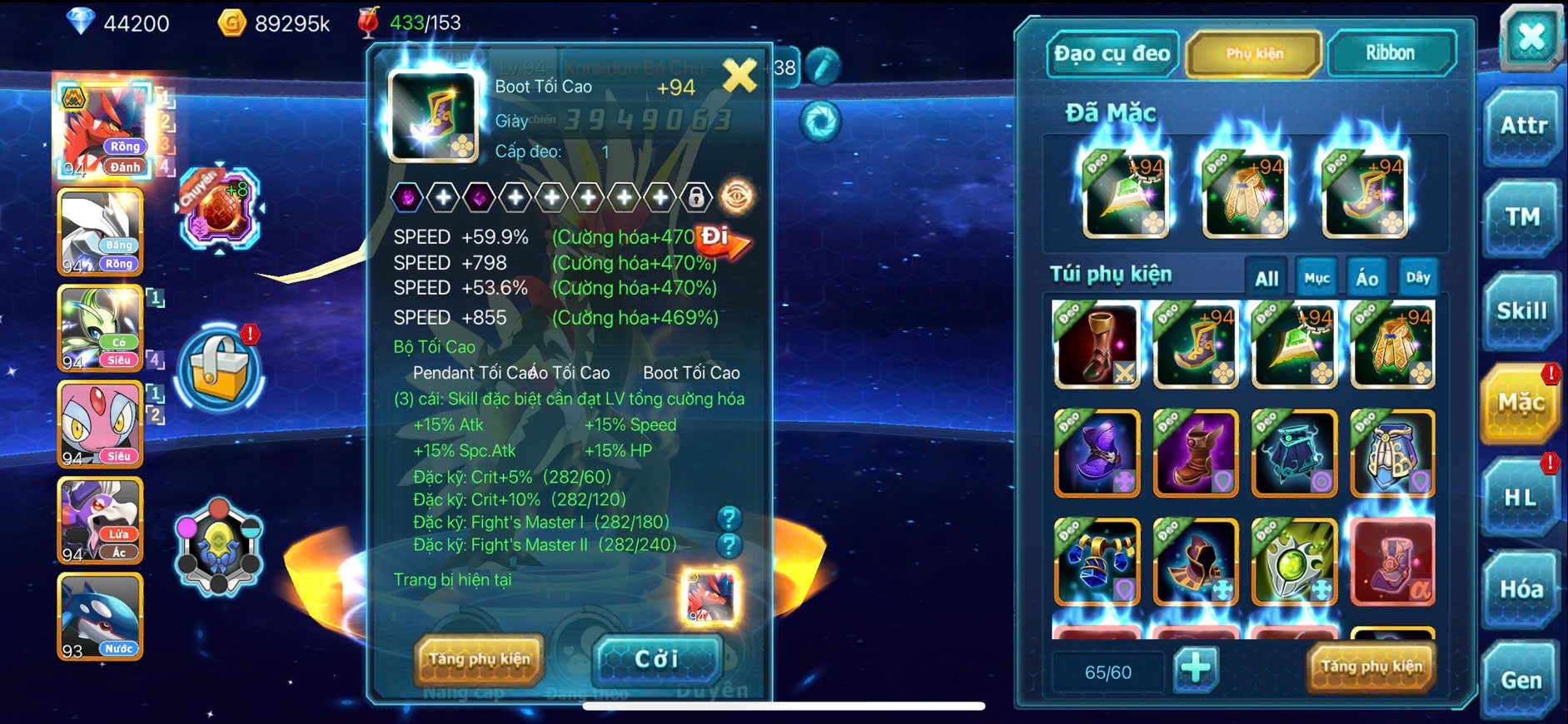This screenshot has width=1568, height=724.
Task: Open the TM side menu
Action: 1522,217
